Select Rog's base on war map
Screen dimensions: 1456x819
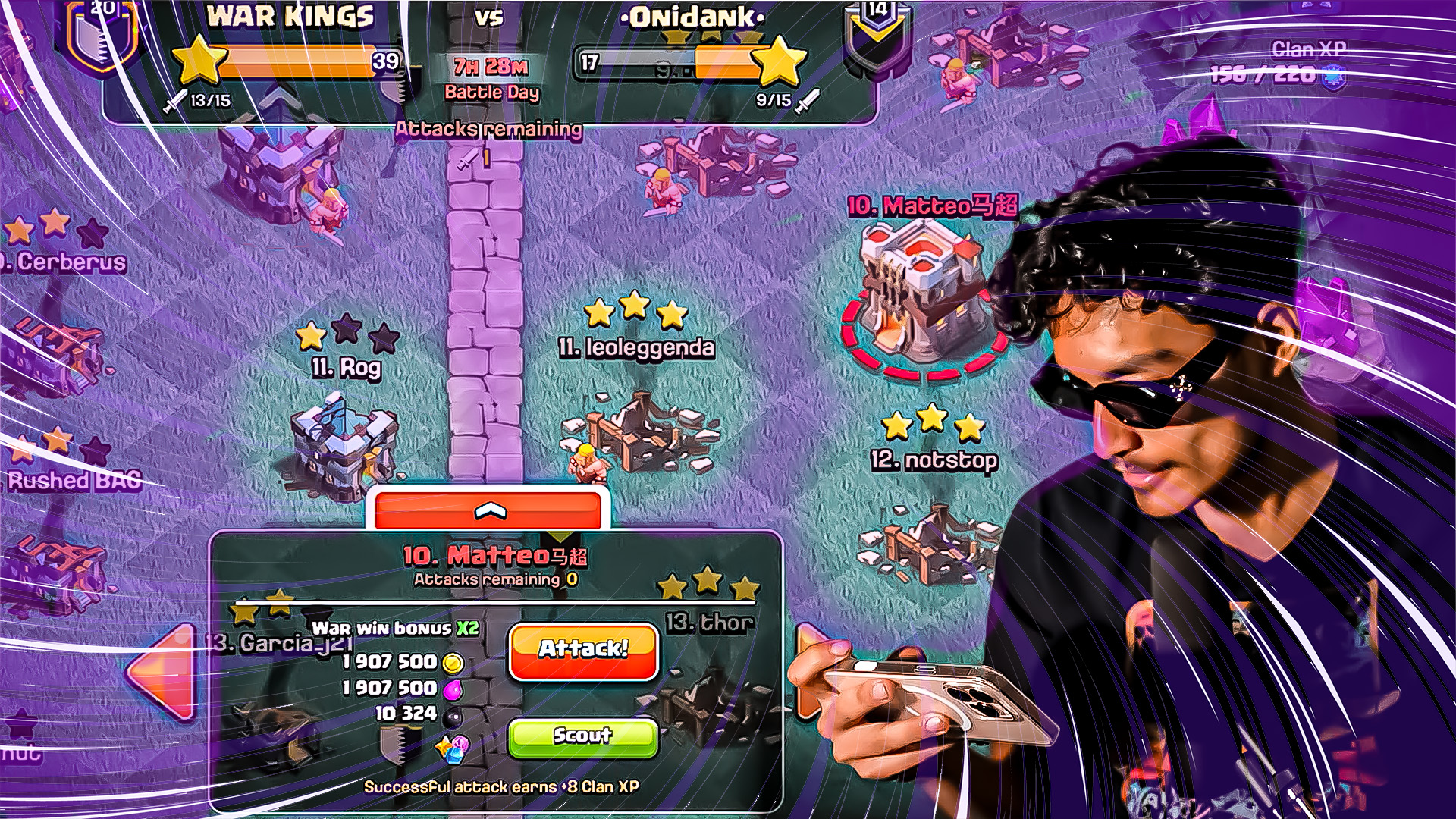pos(345,447)
